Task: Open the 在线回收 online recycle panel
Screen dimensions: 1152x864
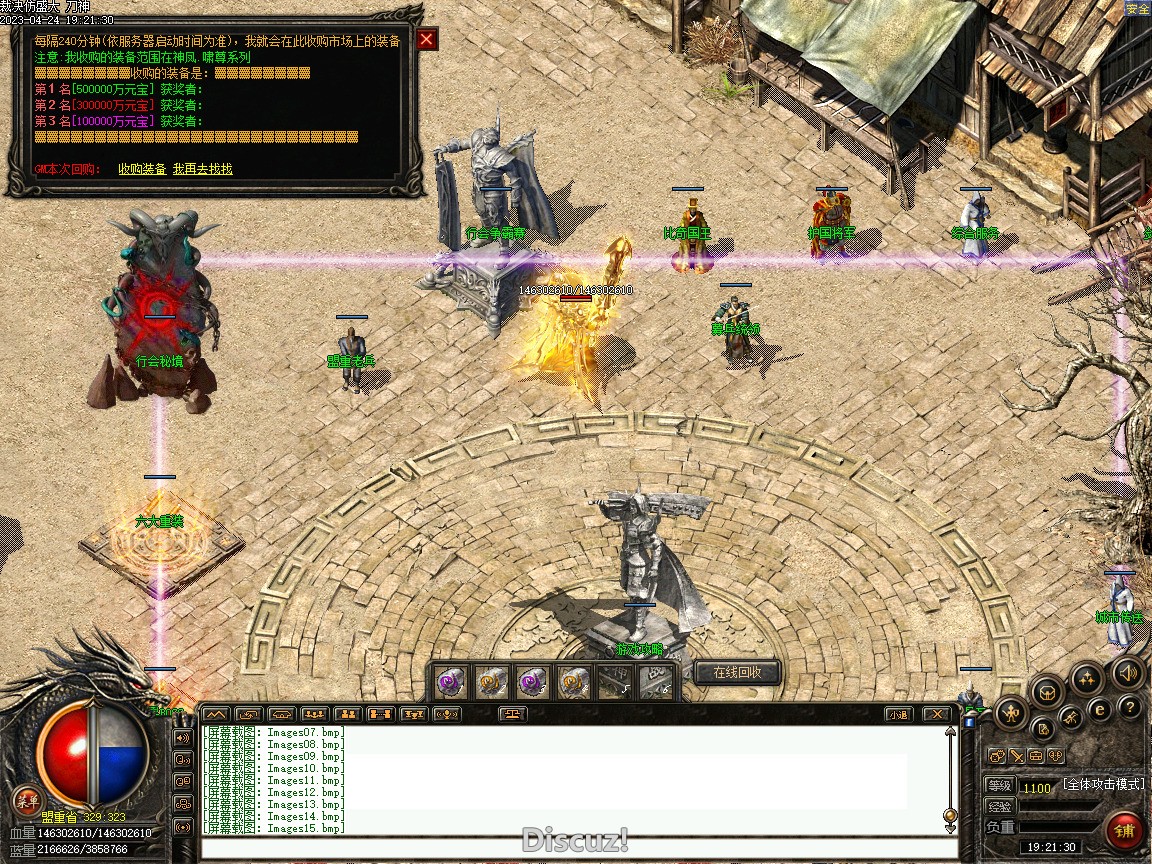Action: click(737, 673)
